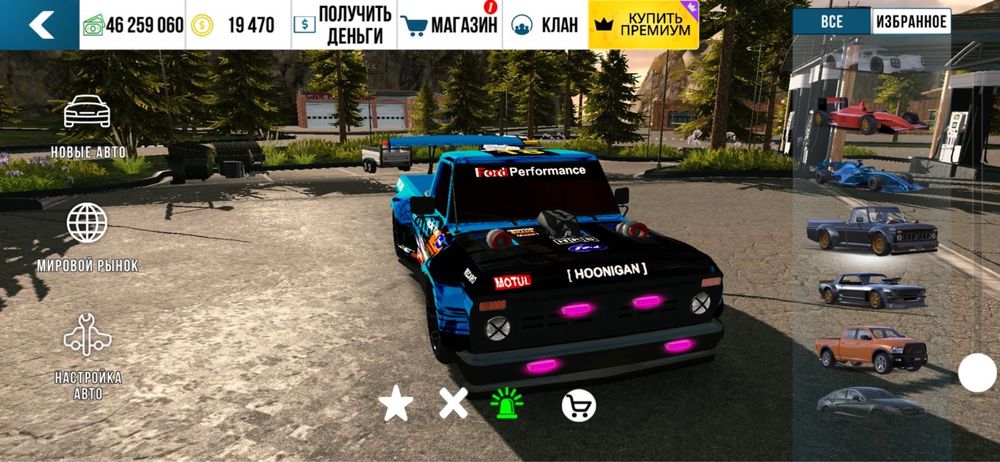Go back with the arrow button
Viewport: 1000px width, 462px height.
tap(40, 25)
